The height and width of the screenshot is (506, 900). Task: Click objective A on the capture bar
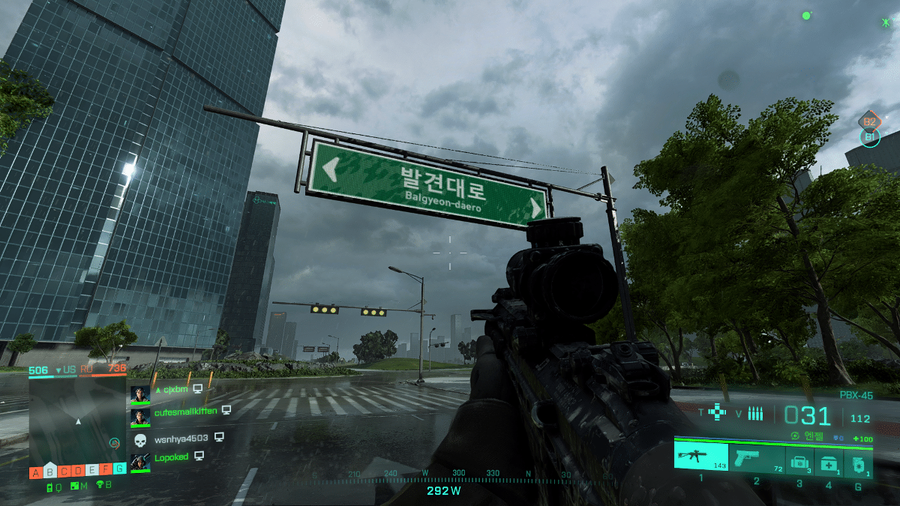click(36, 471)
